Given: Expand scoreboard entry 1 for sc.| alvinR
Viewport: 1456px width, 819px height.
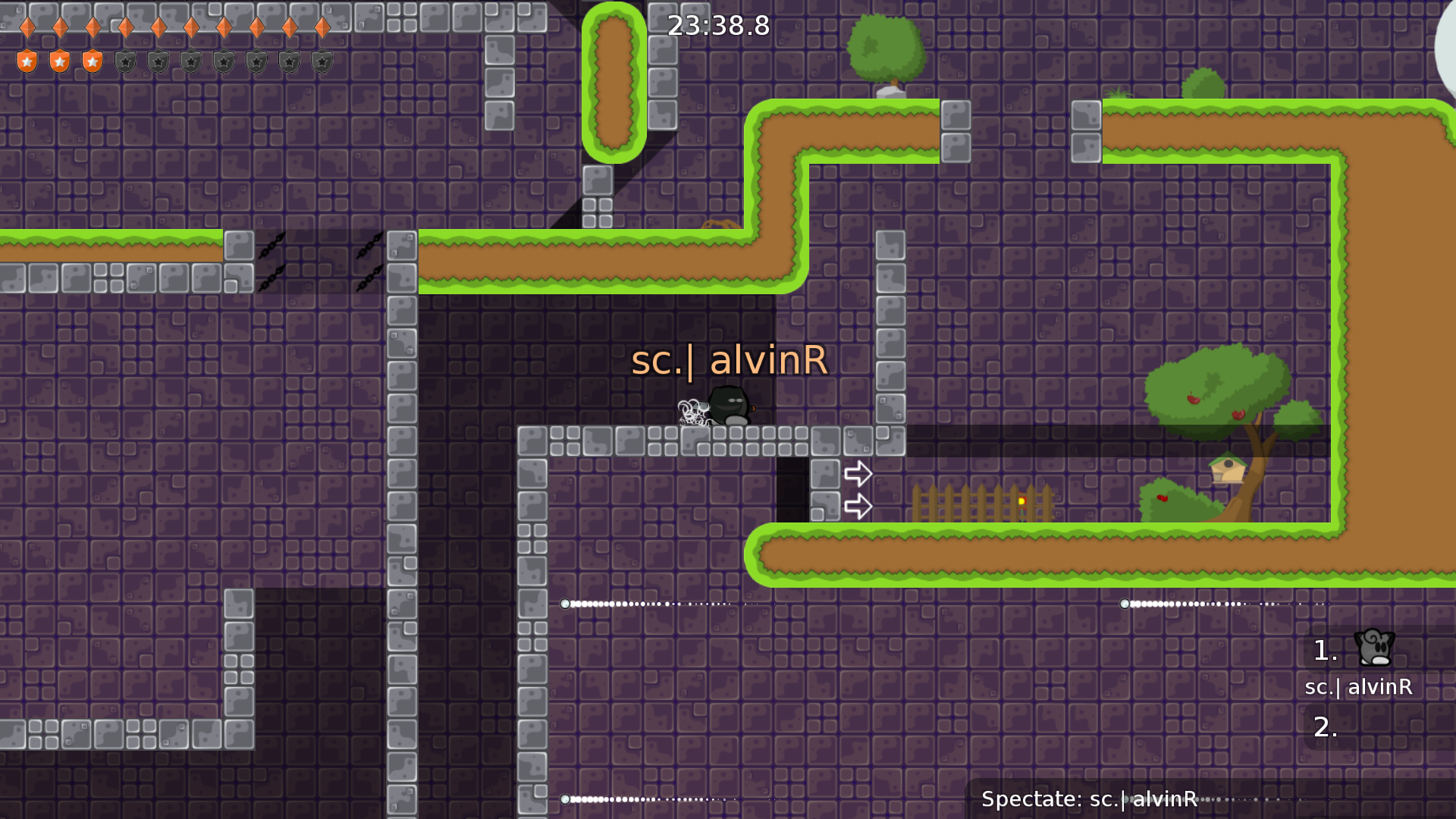Looking at the screenshot, I should coord(1324,651).
